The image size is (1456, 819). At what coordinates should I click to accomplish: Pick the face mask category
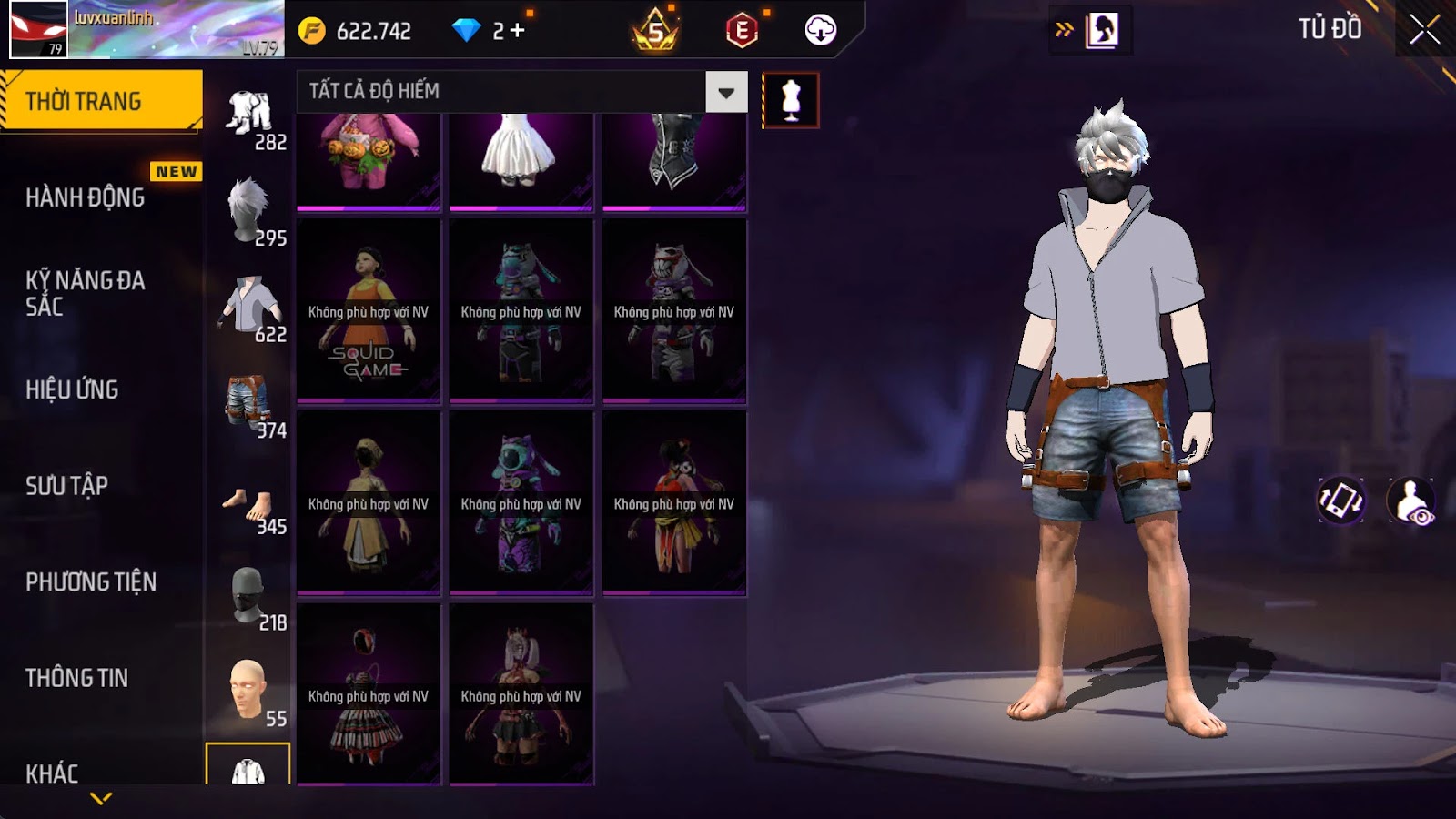click(250, 597)
